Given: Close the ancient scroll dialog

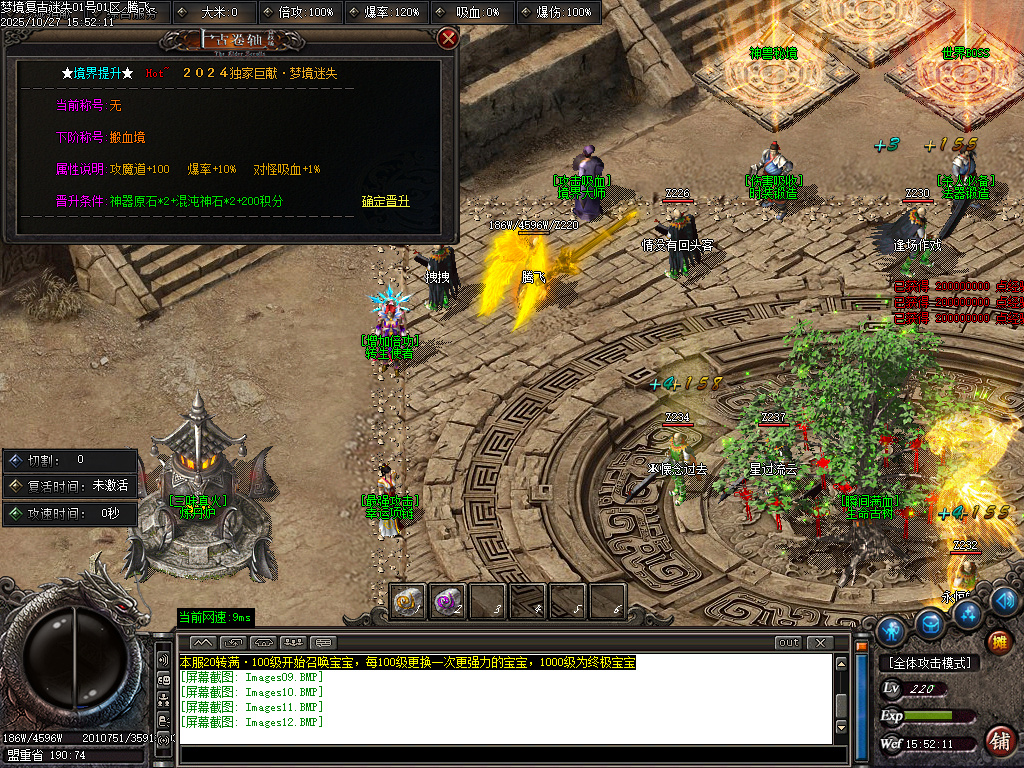Looking at the screenshot, I should tap(448, 39).
